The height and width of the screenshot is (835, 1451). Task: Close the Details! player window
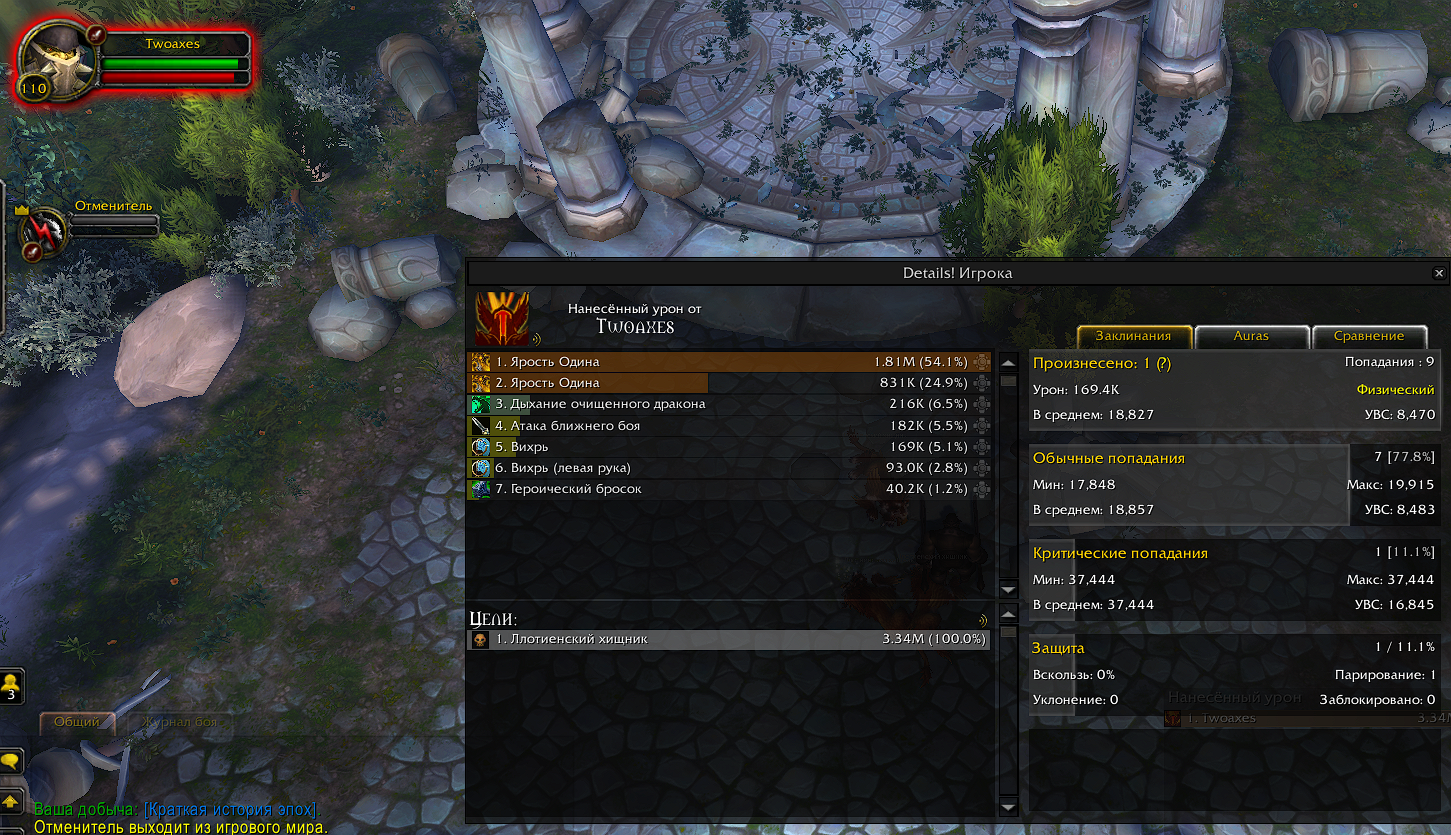pos(1439,273)
